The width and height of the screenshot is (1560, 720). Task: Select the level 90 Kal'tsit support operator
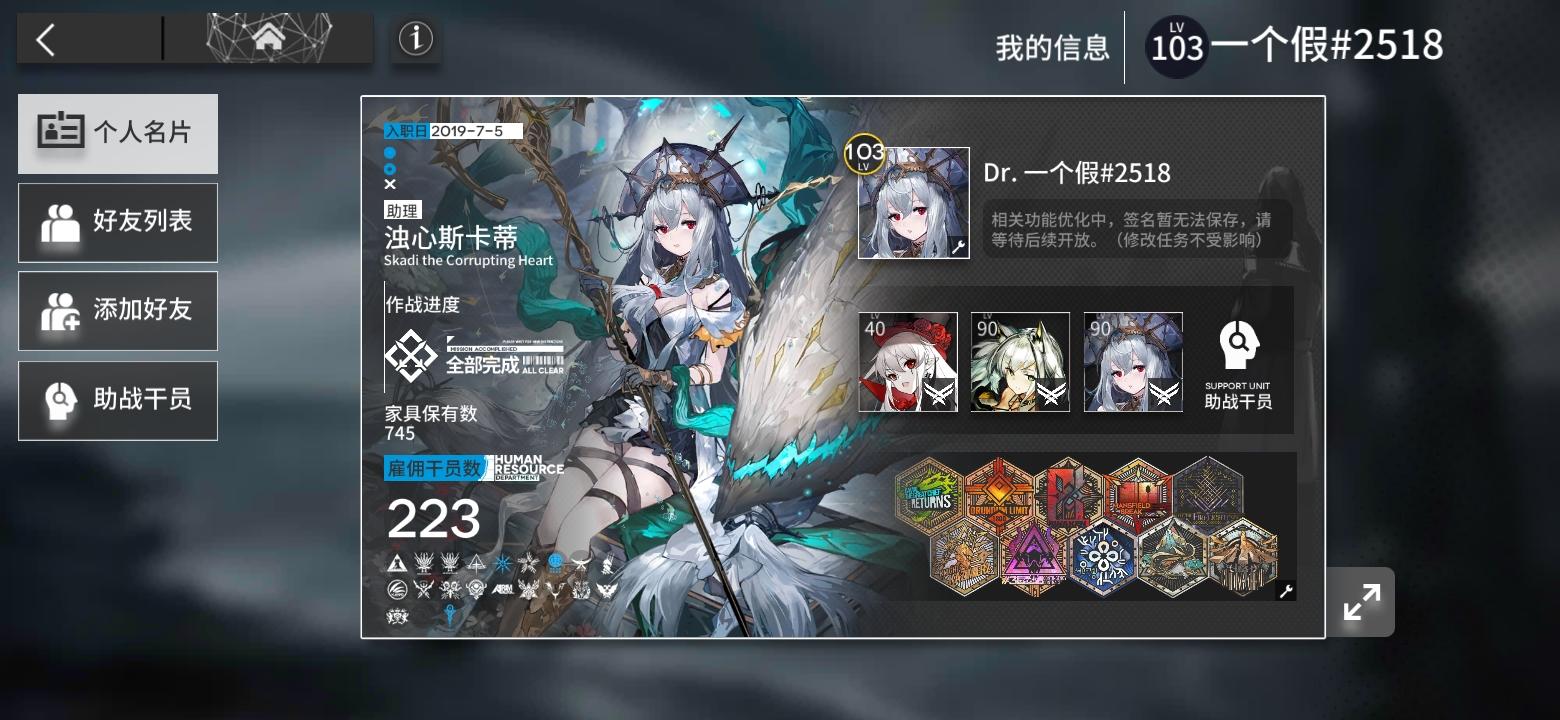pos(1019,361)
